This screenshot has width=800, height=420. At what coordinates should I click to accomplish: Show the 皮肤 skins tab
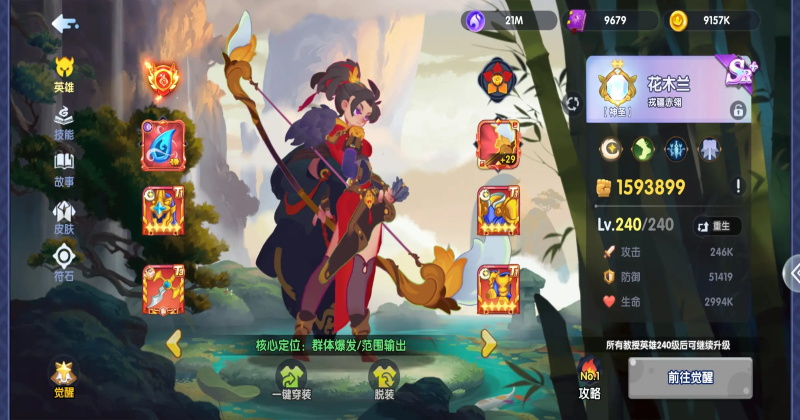[64, 216]
